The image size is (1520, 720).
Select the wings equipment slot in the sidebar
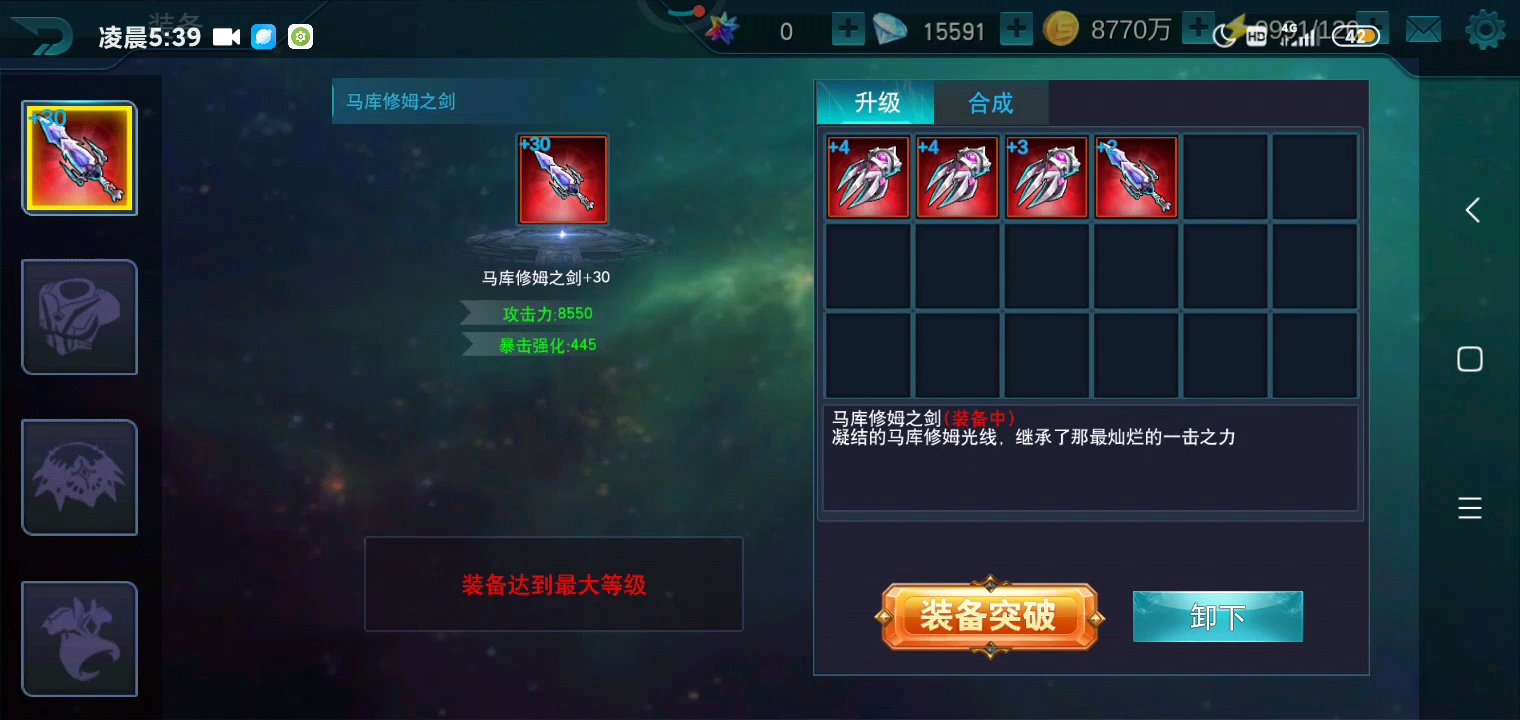click(x=79, y=478)
